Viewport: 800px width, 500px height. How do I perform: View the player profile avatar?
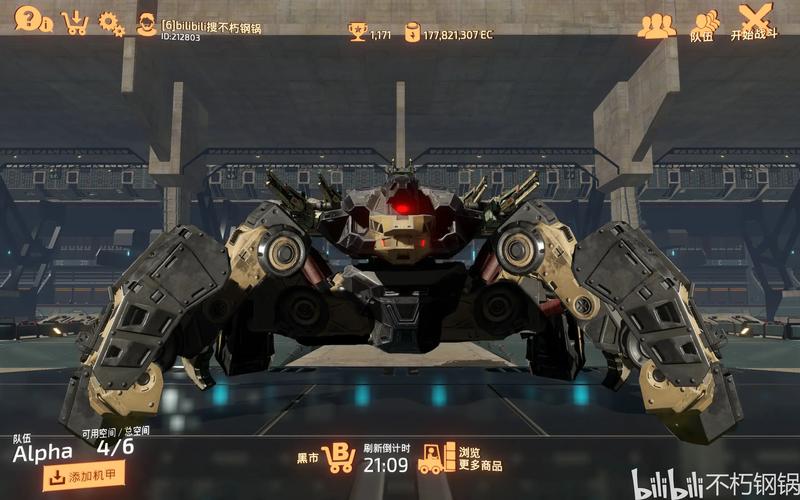146,25
